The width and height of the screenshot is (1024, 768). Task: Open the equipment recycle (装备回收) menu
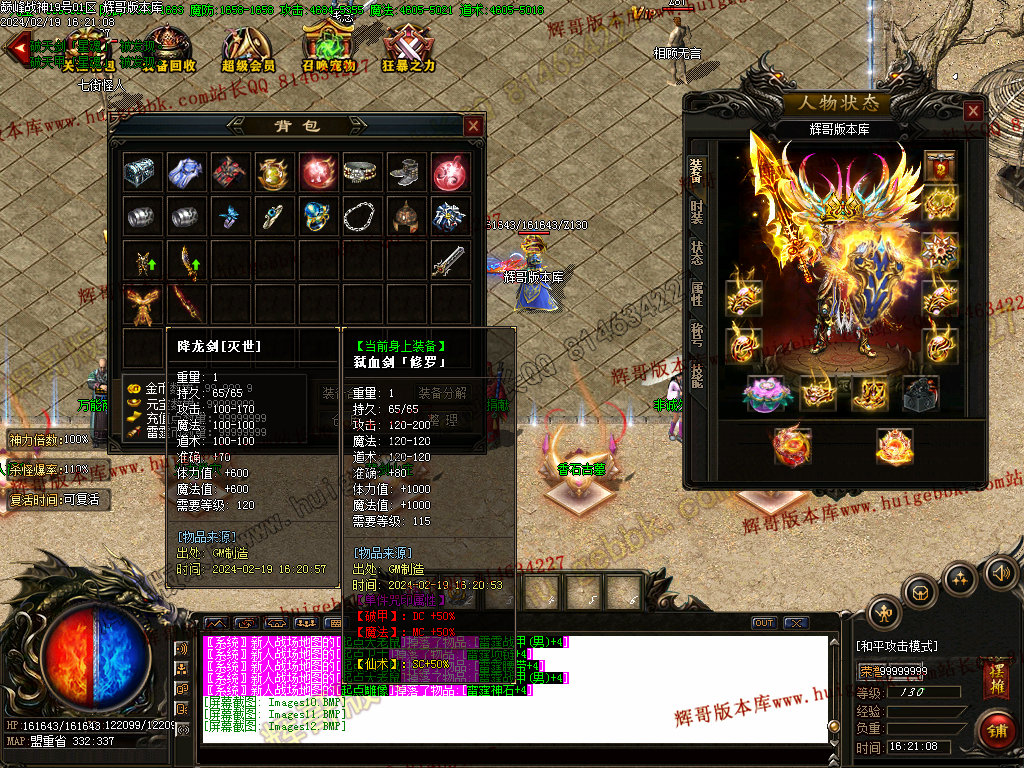click(168, 49)
